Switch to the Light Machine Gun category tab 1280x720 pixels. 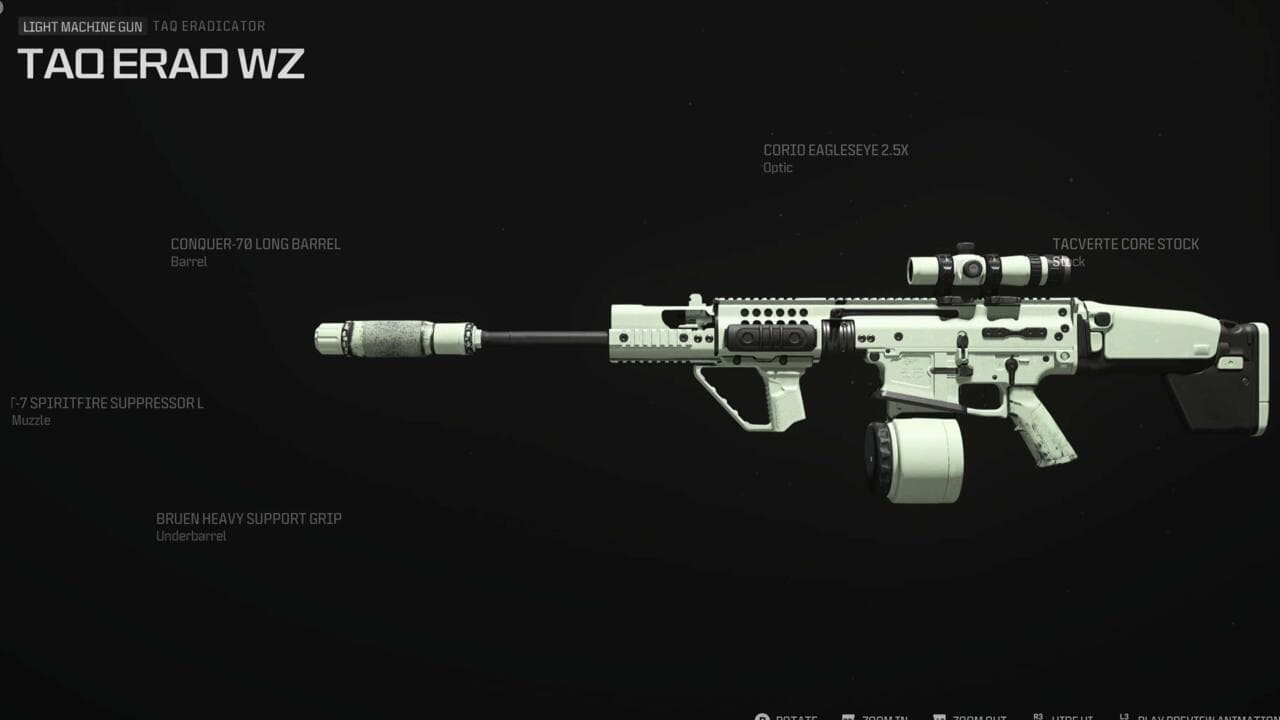coord(83,26)
